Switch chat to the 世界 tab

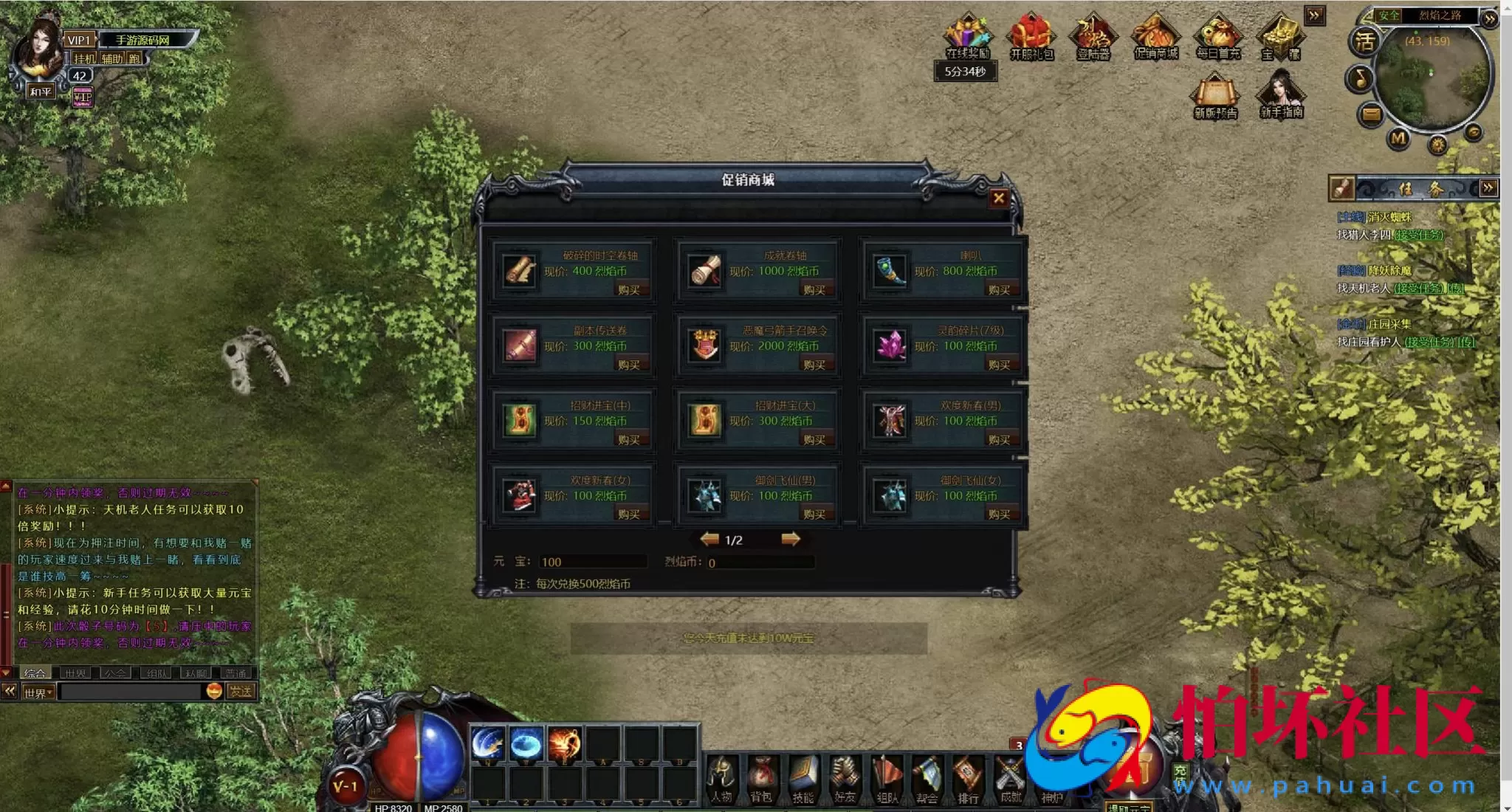pos(75,673)
